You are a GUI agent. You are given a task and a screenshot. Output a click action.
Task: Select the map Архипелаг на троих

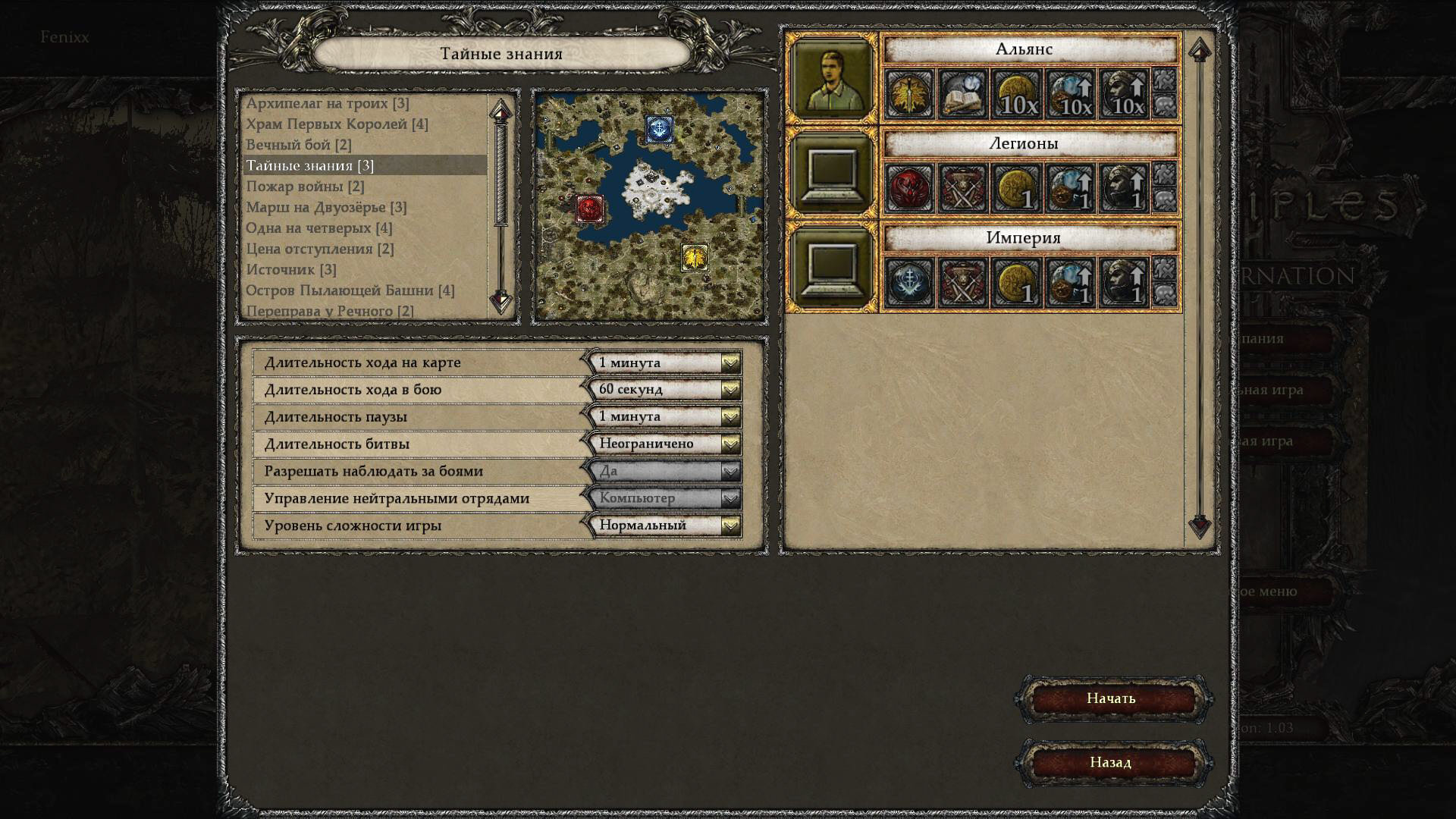327,103
